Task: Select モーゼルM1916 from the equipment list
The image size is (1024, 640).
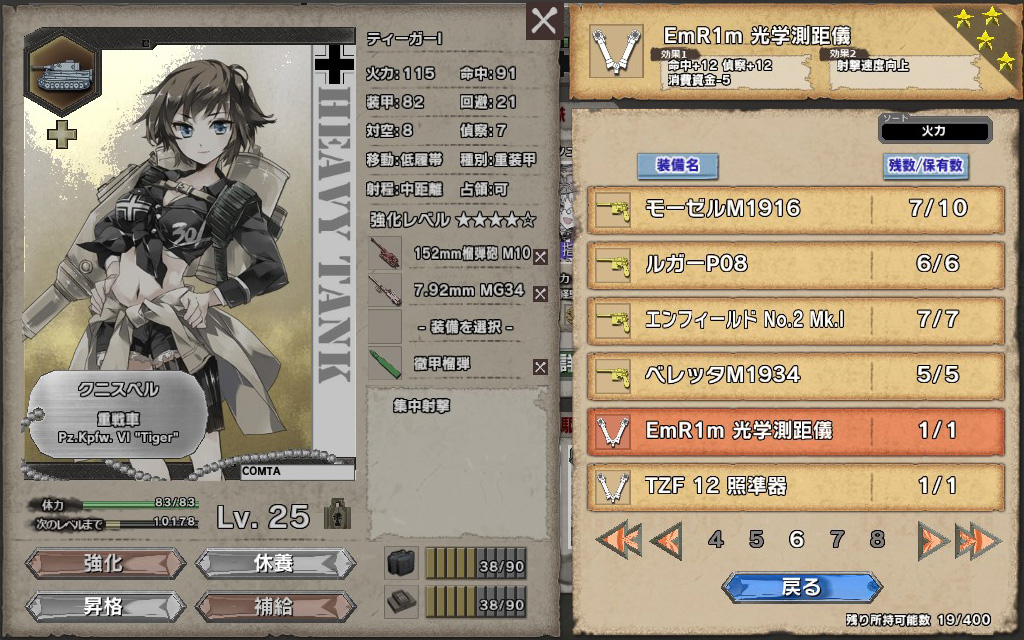Action: 795,209
